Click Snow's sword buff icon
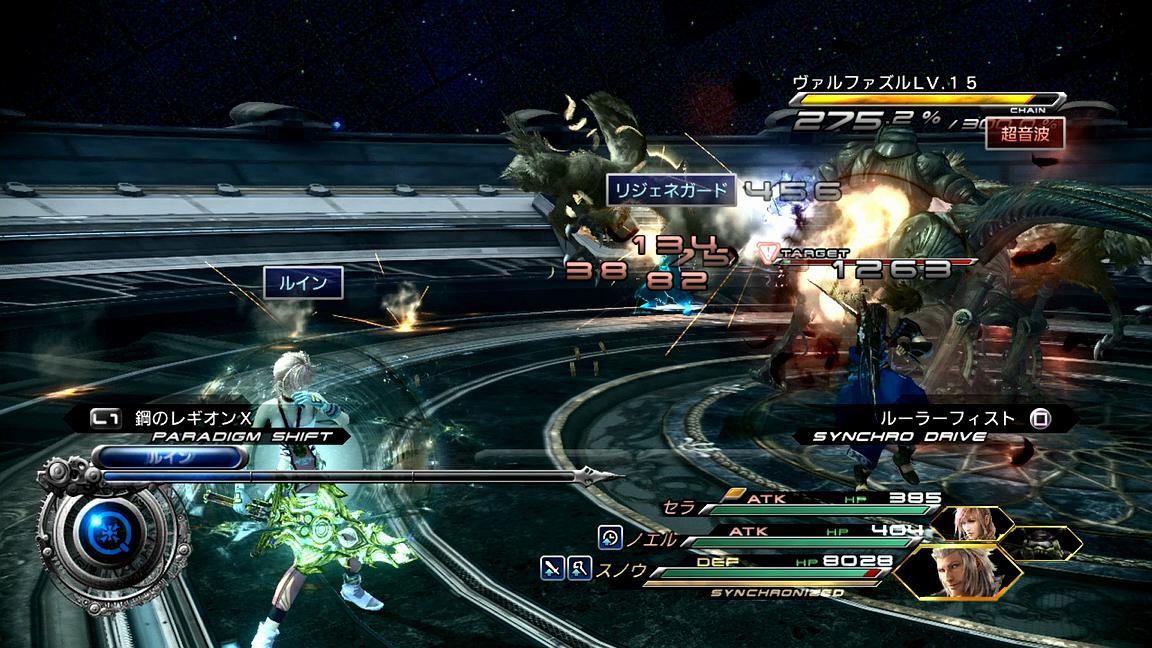The height and width of the screenshot is (648, 1152). 553,568
